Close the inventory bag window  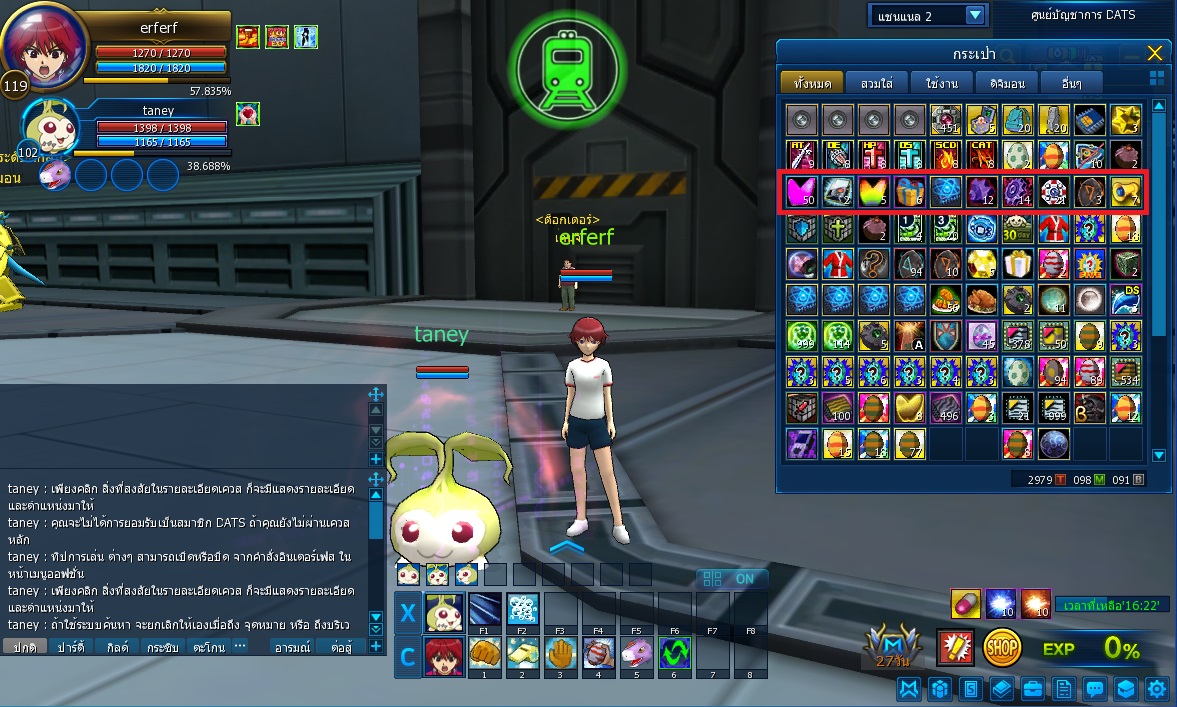point(1155,54)
